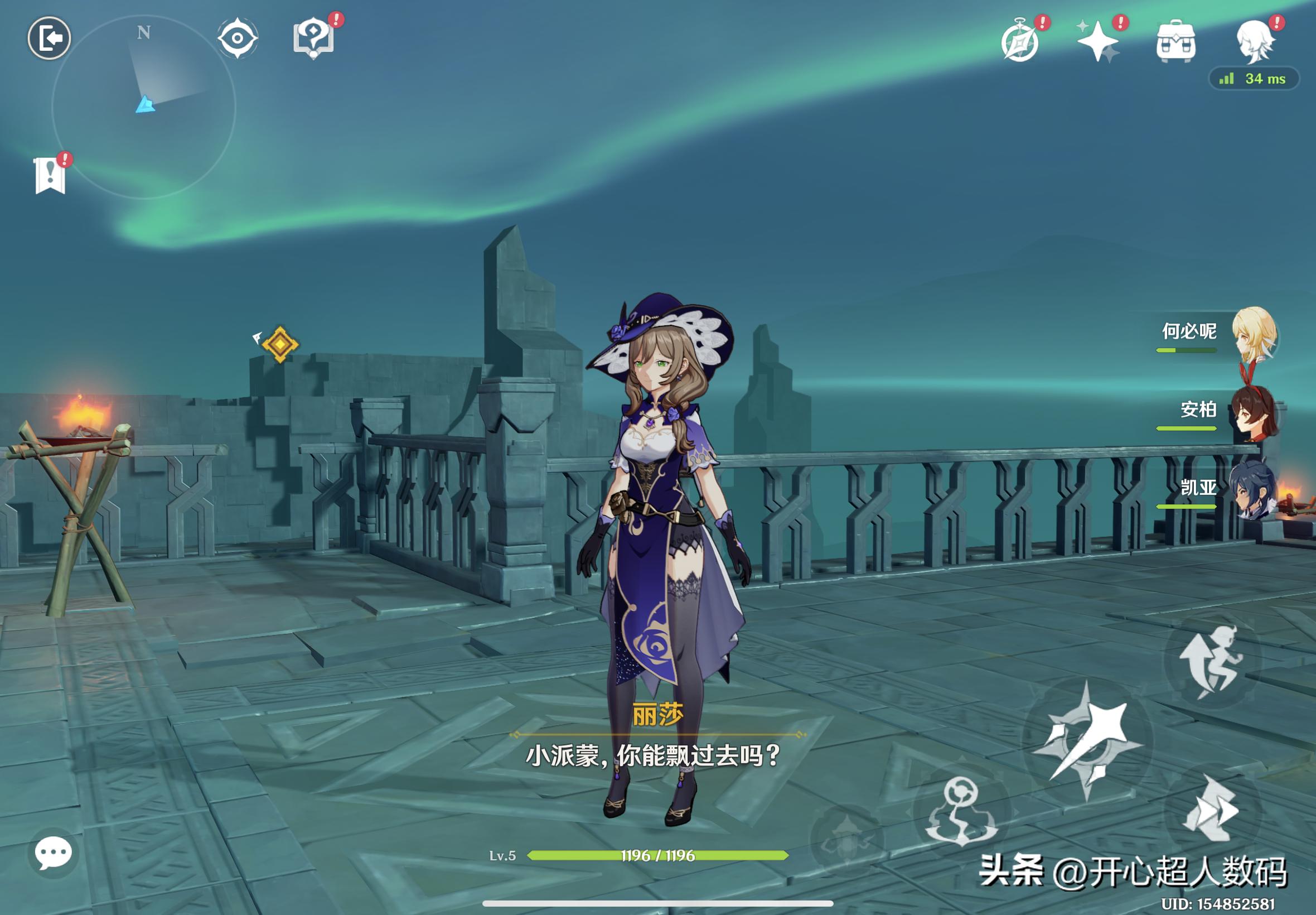Switch to party member 安柏
This screenshot has height=915, width=1316.
point(1252,412)
